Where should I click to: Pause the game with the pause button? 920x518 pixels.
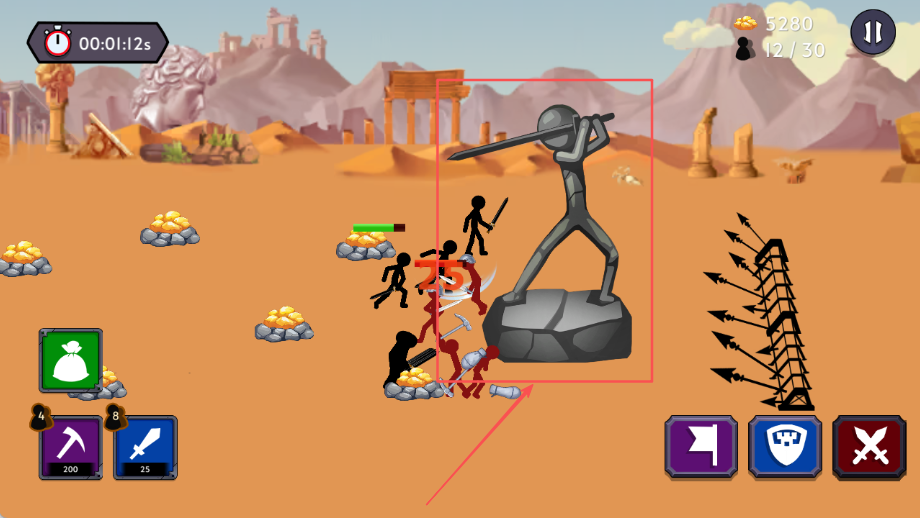tap(872, 32)
